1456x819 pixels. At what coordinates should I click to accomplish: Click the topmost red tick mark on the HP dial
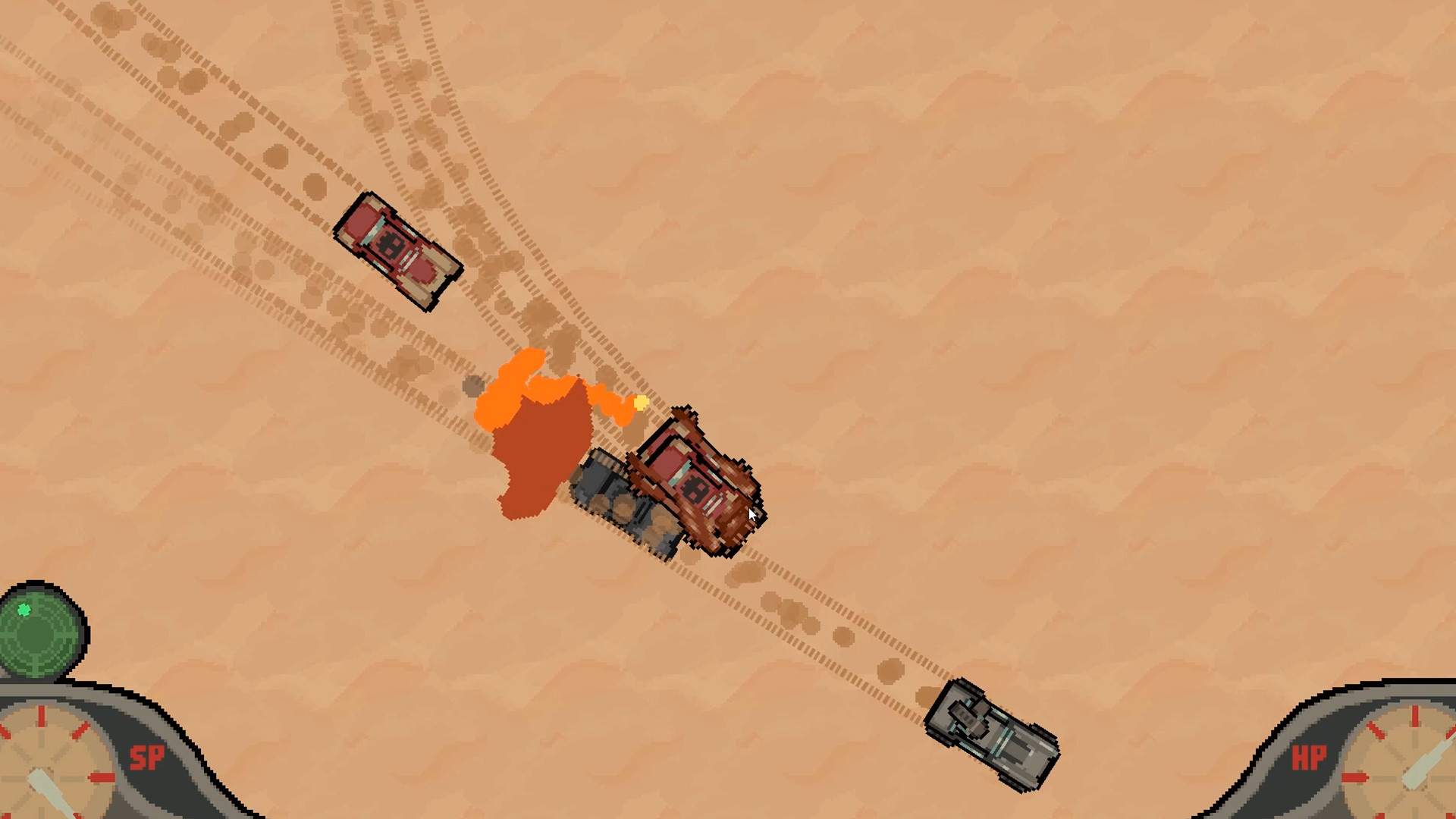tap(1415, 715)
